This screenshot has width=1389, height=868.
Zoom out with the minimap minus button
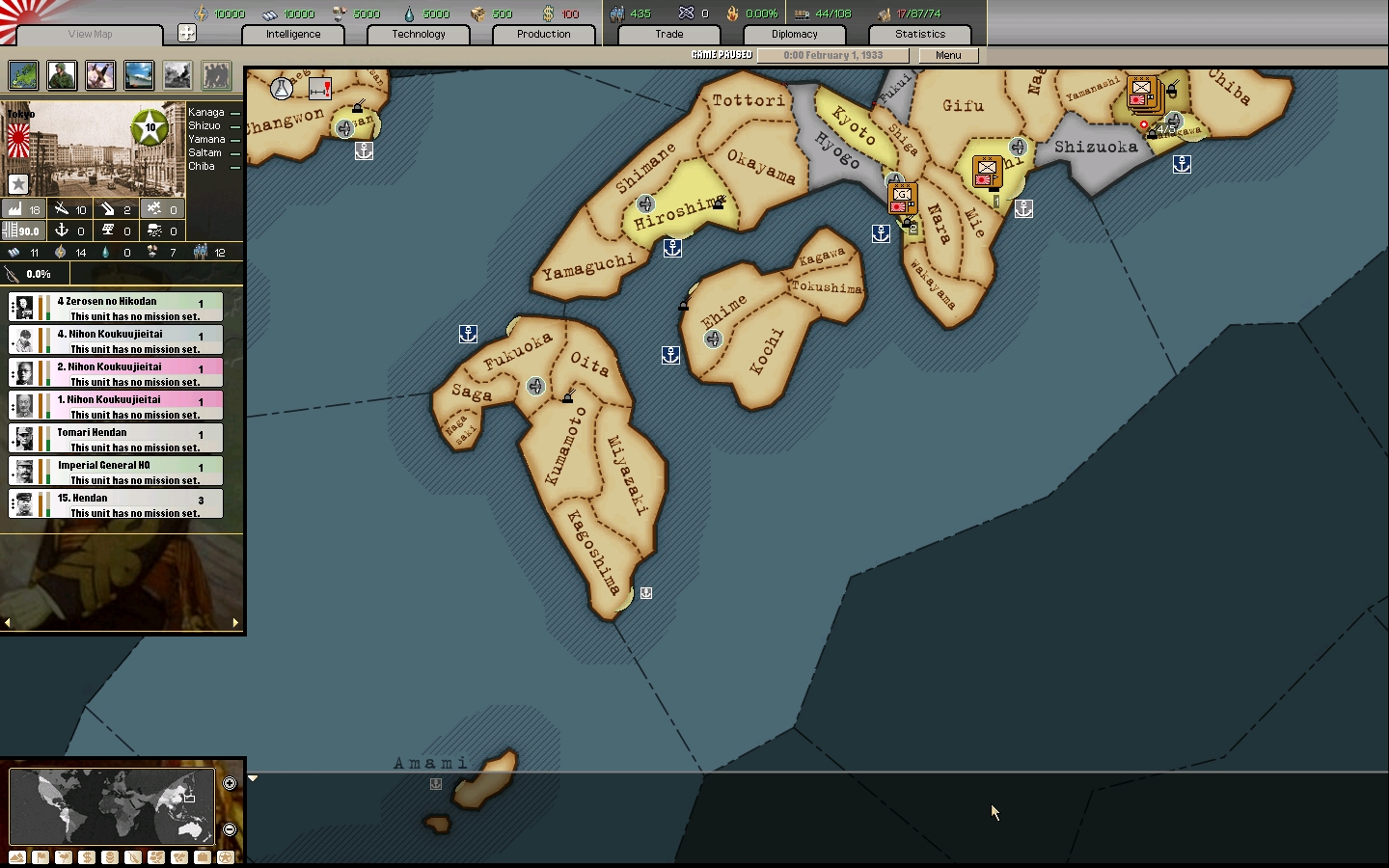230,829
